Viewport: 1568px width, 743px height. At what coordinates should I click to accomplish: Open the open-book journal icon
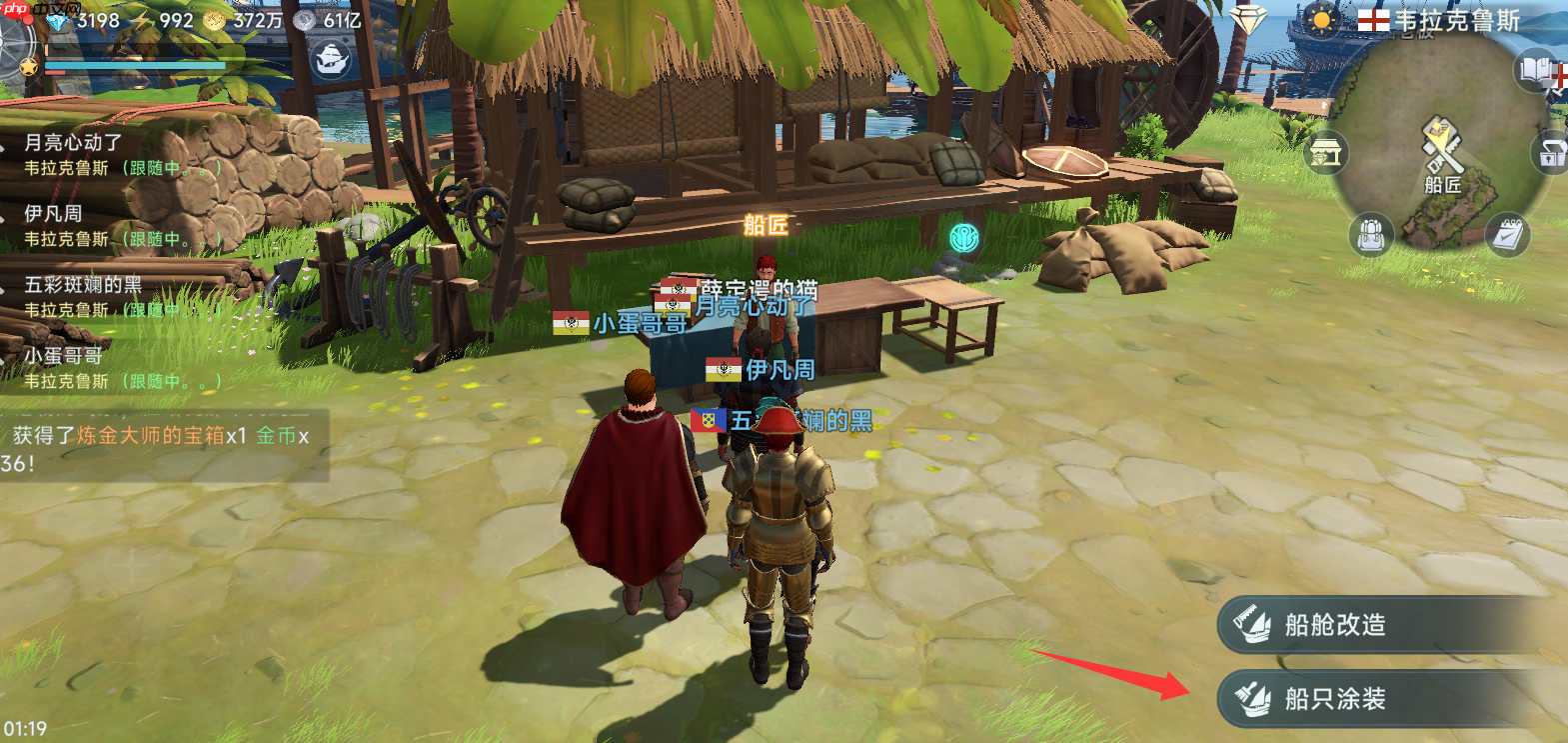[x=1537, y=70]
